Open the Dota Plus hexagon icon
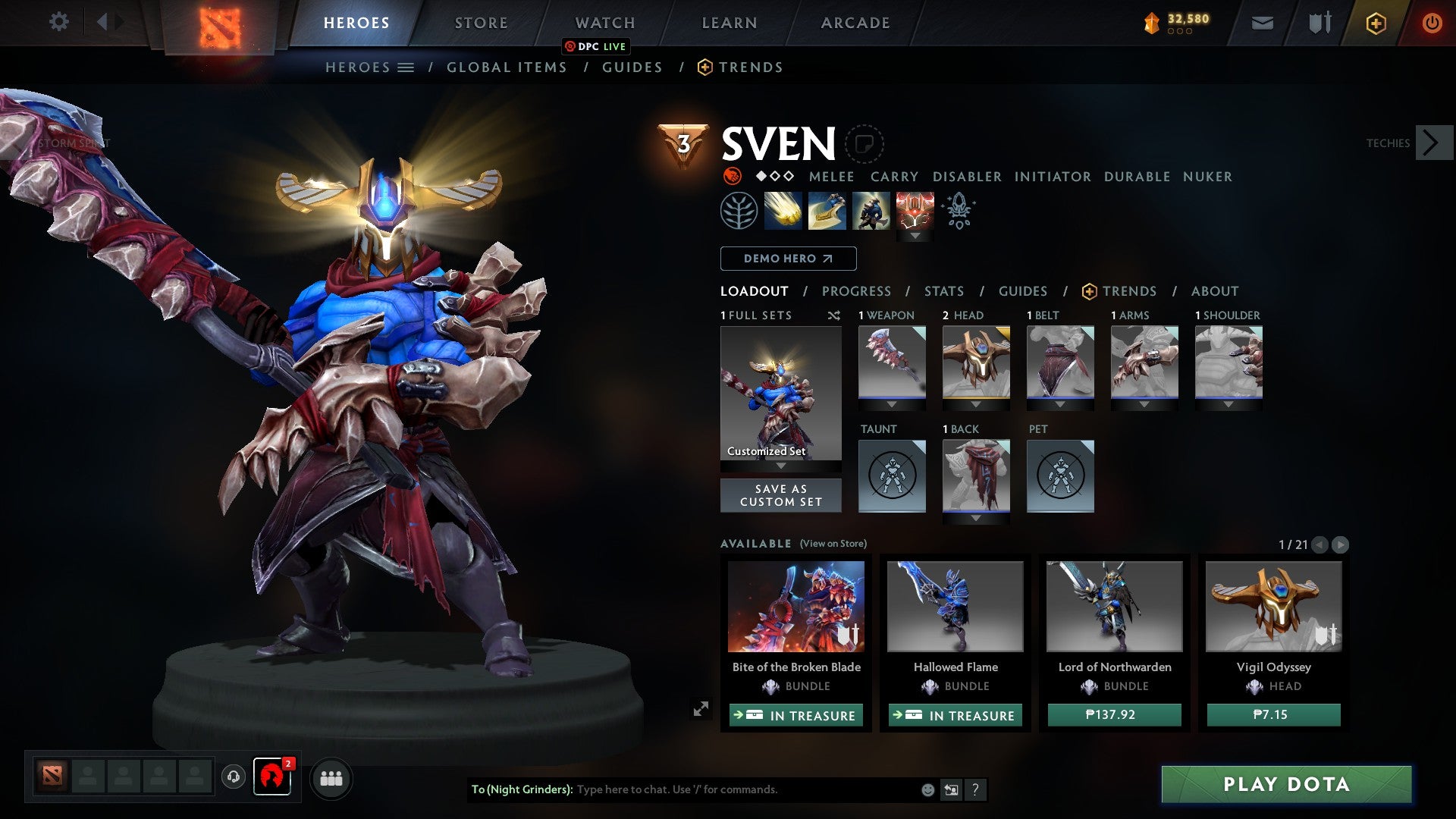Viewport: 1456px width, 819px height. click(1376, 23)
